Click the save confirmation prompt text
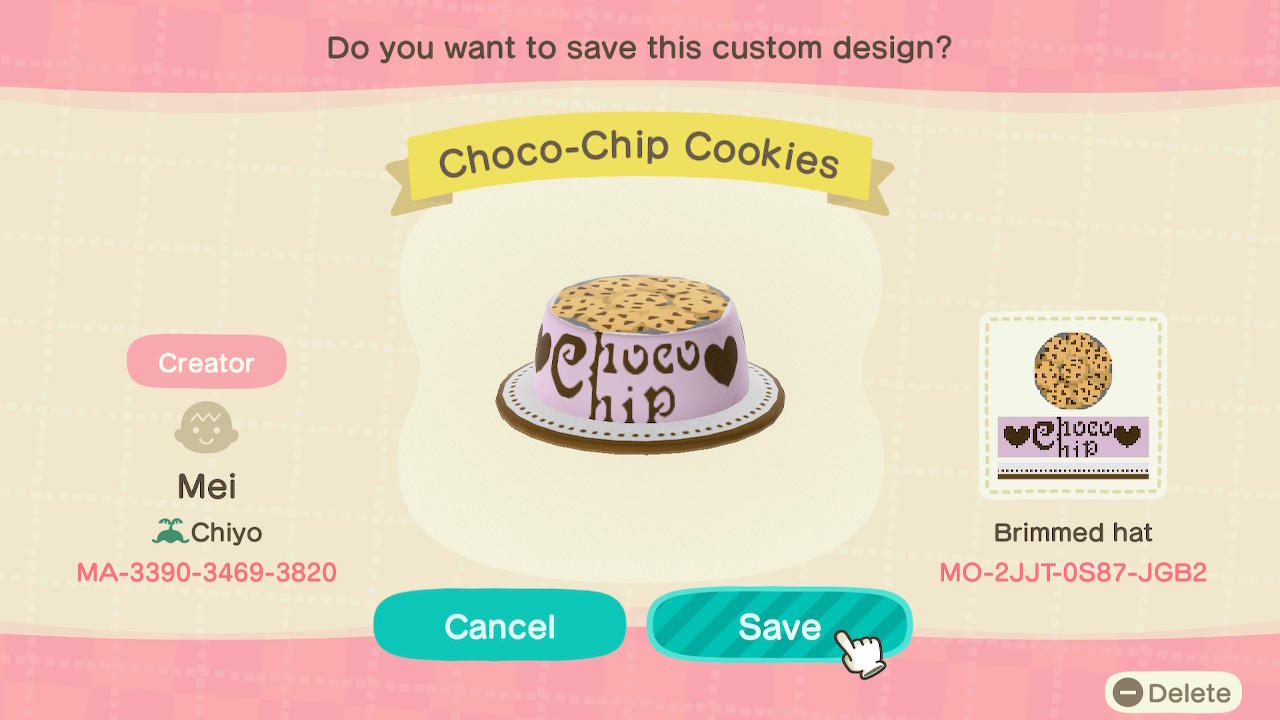The height and width of the screenshot is (720, 1280). (640, 47)
